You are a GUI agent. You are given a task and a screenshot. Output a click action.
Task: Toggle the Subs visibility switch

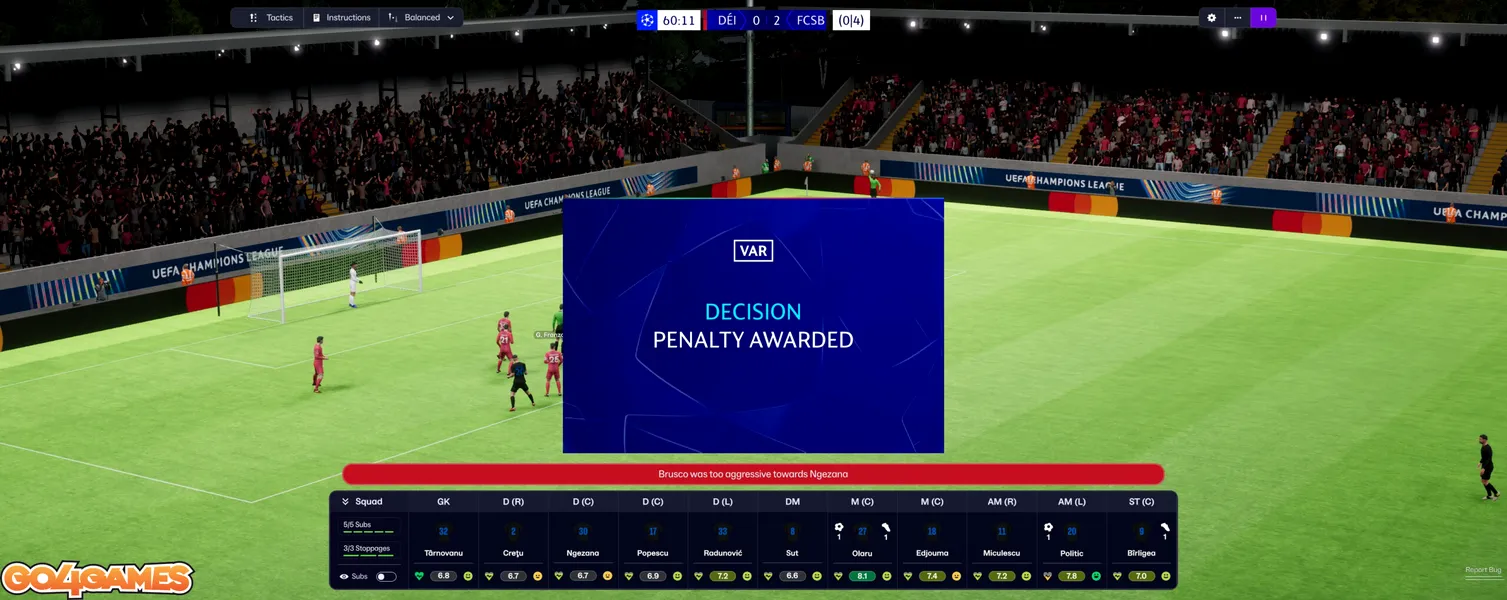click(385, 577)
